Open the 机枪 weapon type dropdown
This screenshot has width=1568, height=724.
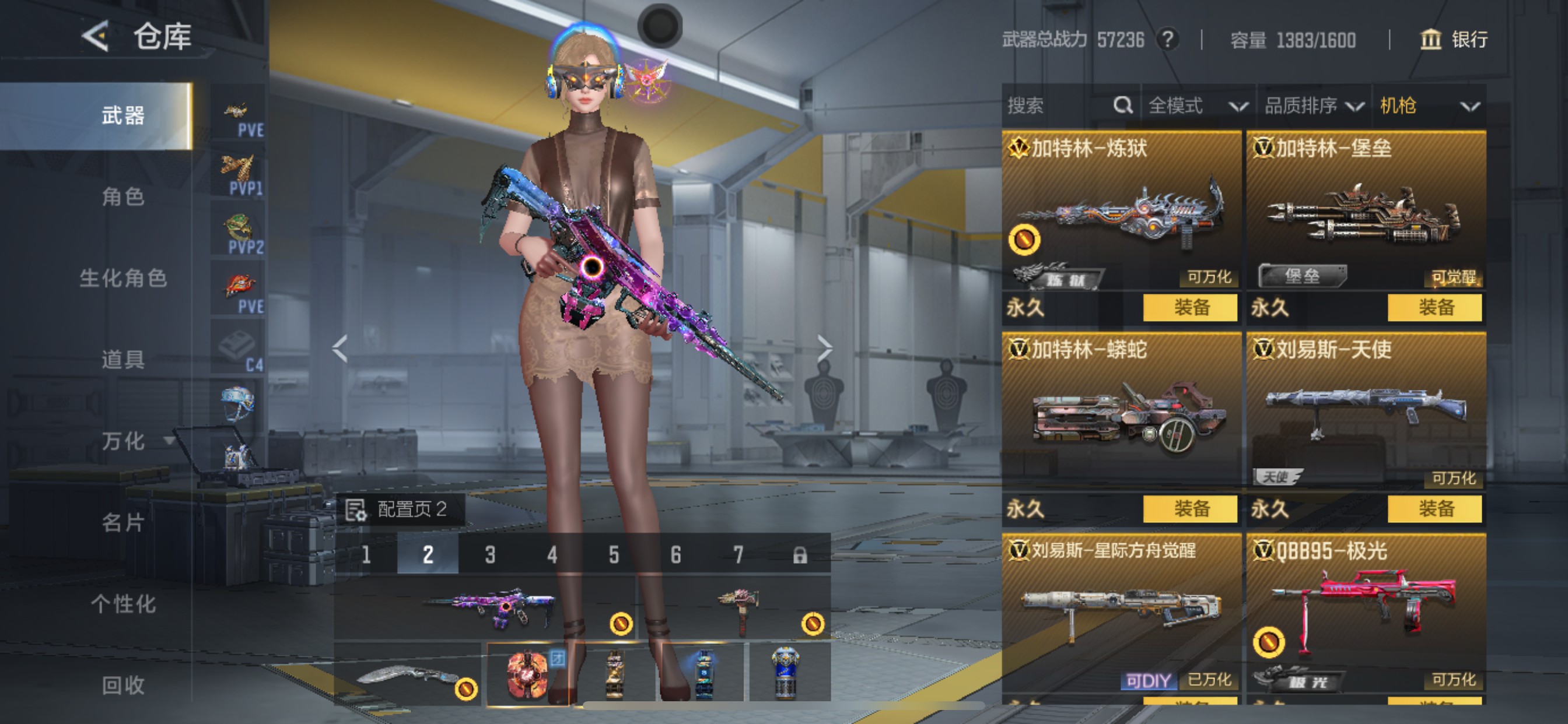(x=1428, y=106)
